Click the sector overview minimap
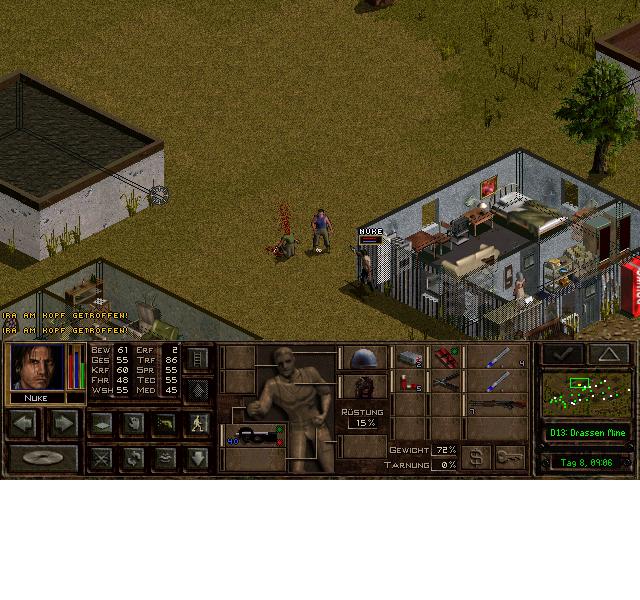Image resolution: width=640 pixels, height=600 pixels. coord(586,394)
